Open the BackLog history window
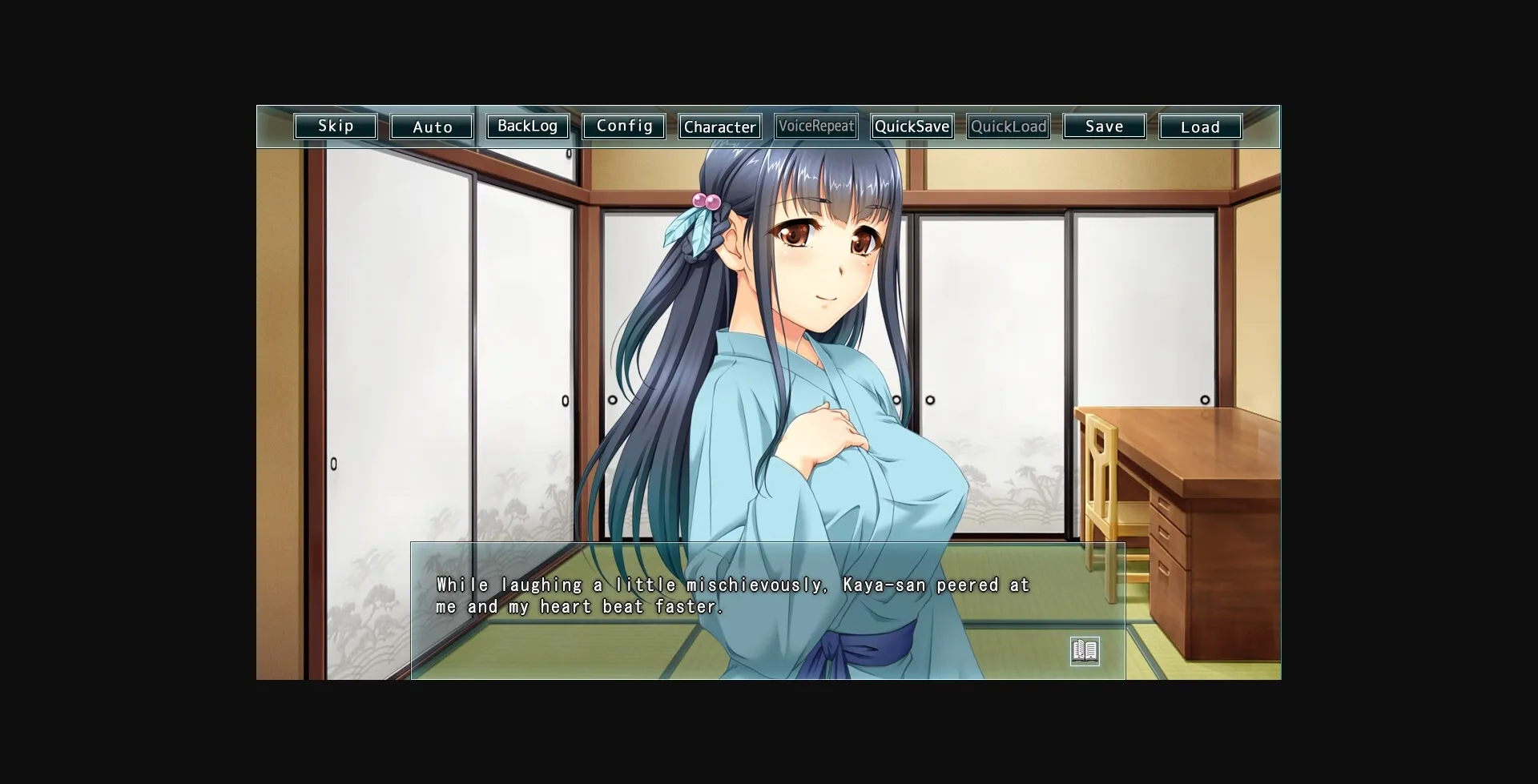Image resolution: width=1538 pixels, height=784 pixels. click(528, 126)
